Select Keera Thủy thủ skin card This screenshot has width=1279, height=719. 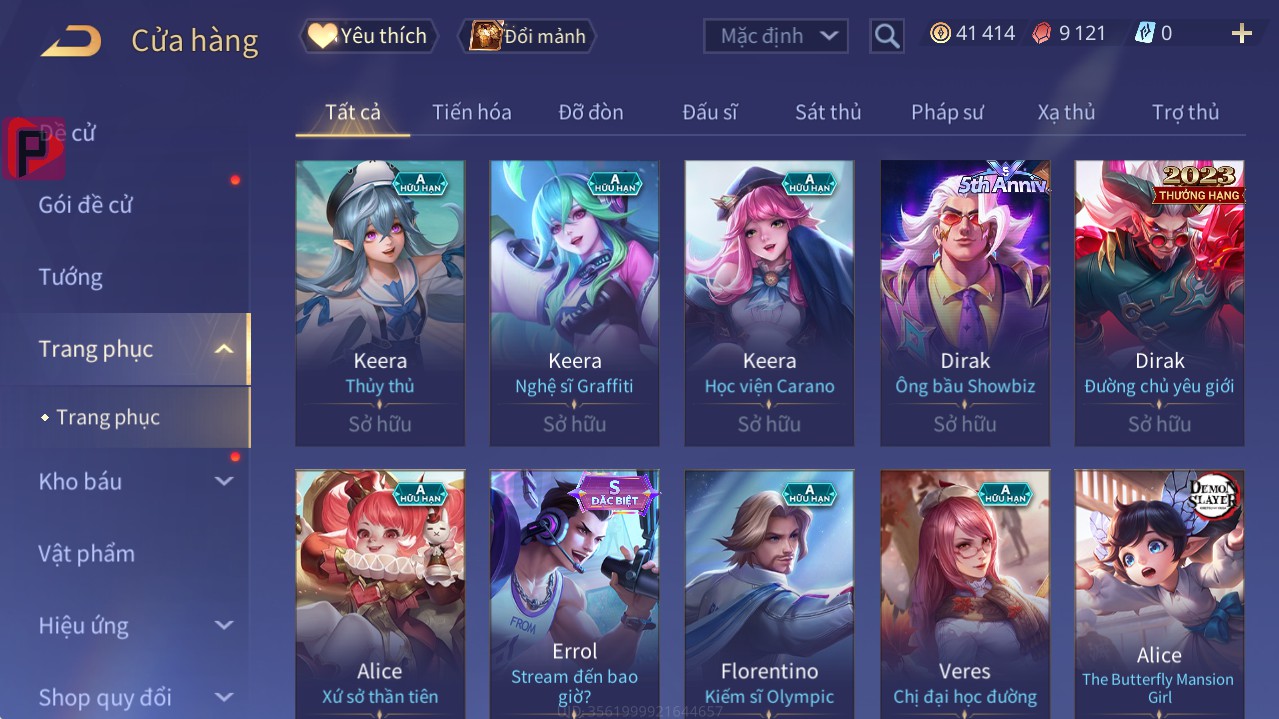click(380, 302)
